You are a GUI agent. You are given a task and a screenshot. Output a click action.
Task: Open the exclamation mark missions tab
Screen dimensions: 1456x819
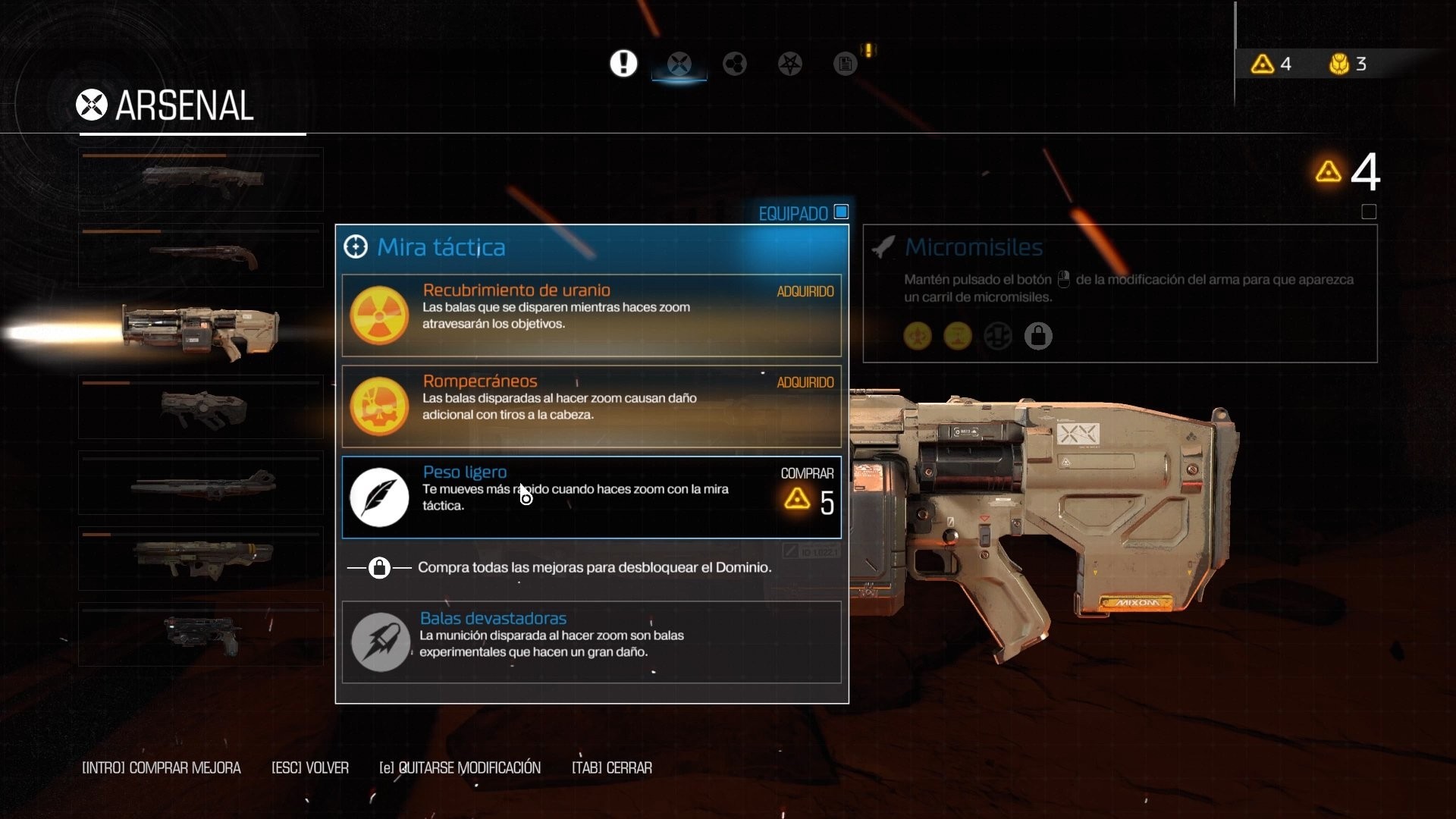tap(623, 64)
